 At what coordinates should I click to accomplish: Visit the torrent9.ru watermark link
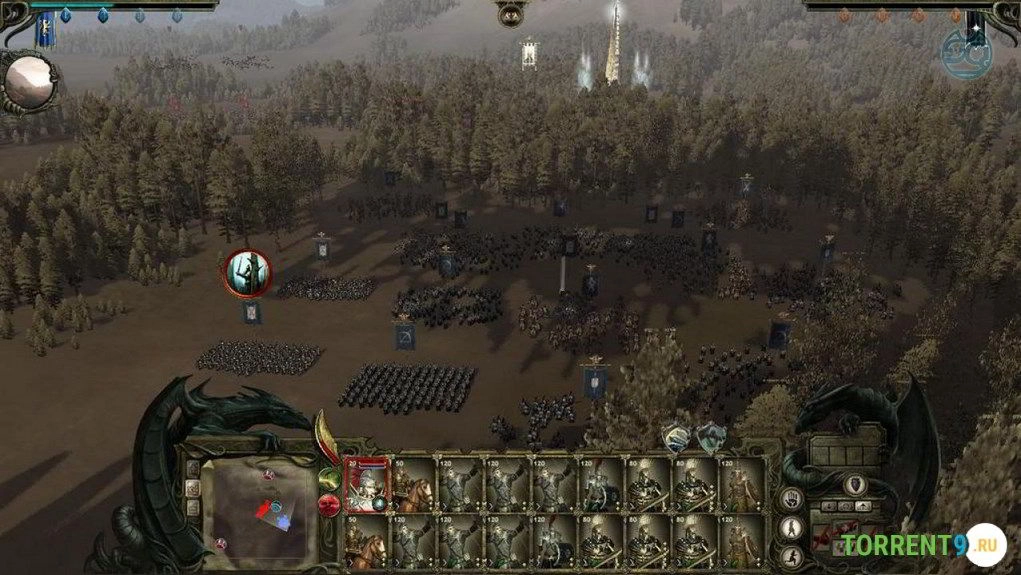922,545
